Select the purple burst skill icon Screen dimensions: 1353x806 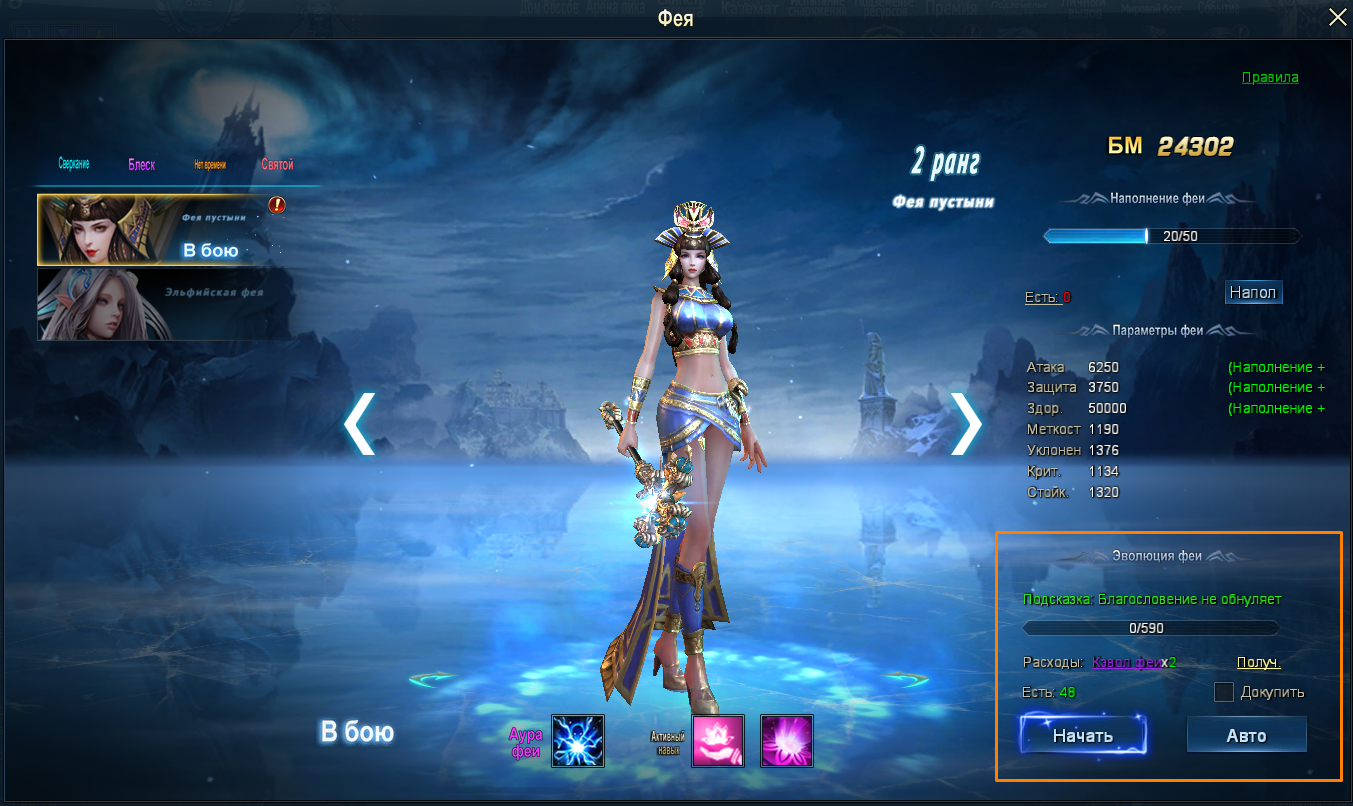787,741
